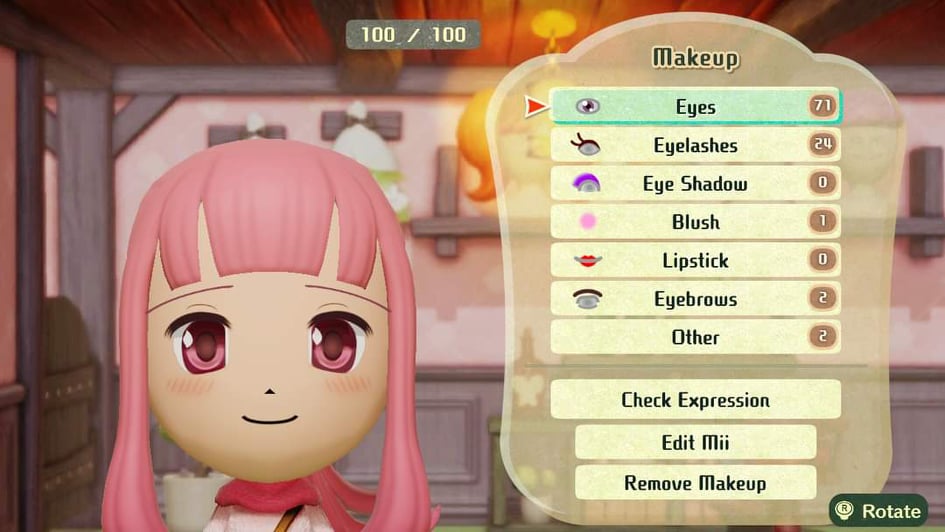Click the Check Expression button
945x532 pixels.
click(695, 400)
